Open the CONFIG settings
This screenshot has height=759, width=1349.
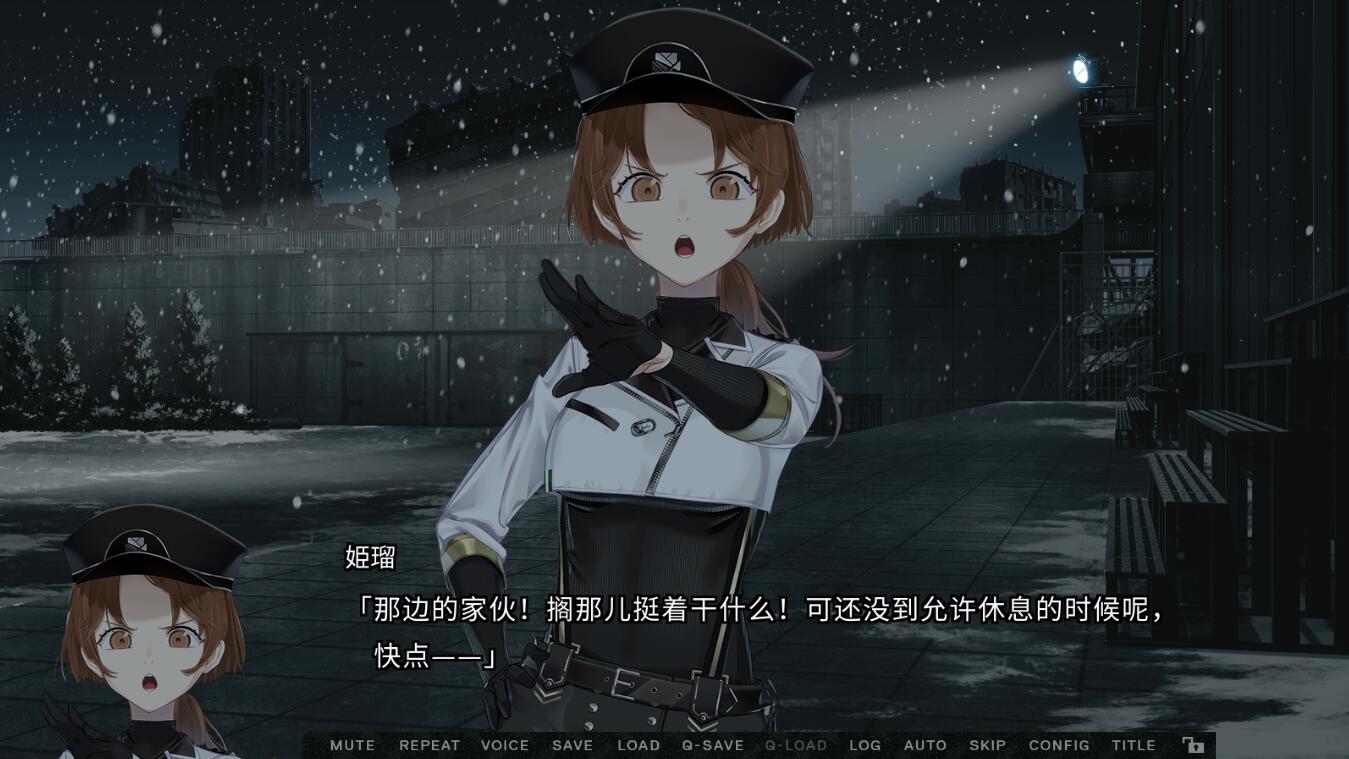tap(1059, 745)
